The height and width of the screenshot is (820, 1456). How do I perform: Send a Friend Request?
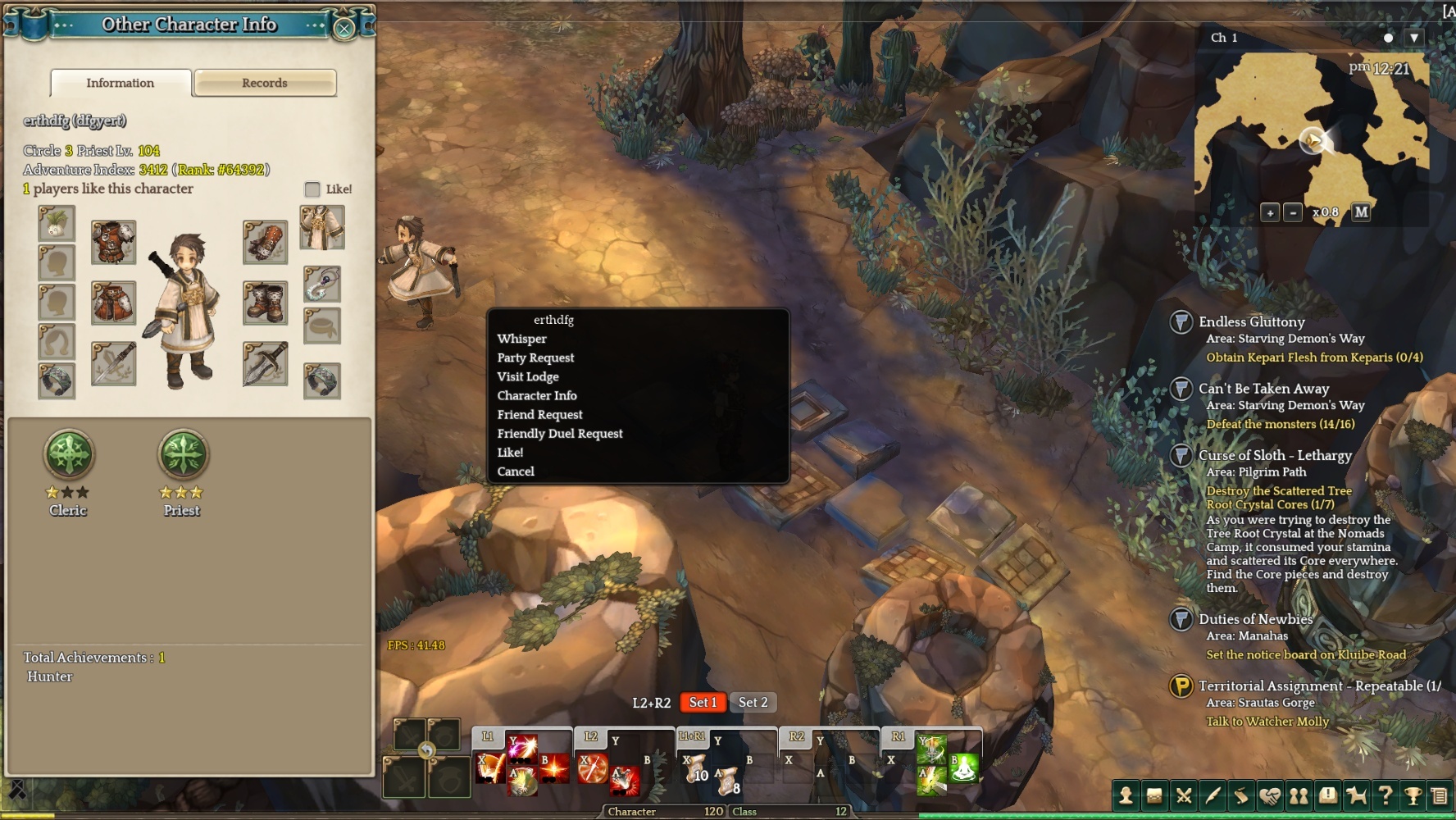539,414
